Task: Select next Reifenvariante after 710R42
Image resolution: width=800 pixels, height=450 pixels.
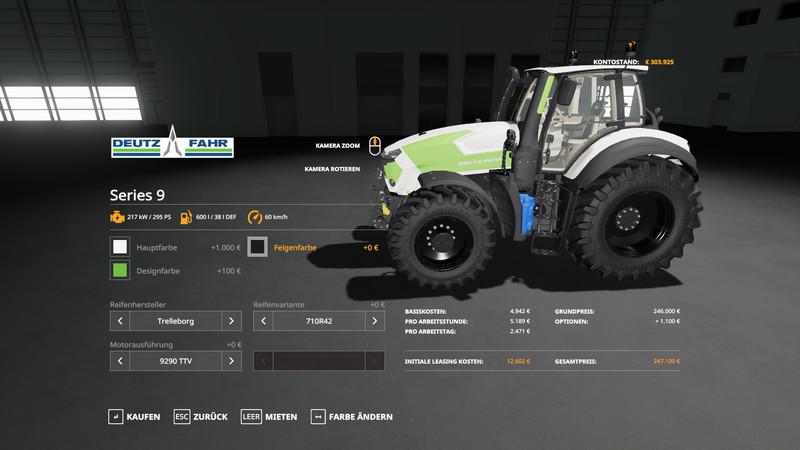Action: tap(374, 321)
